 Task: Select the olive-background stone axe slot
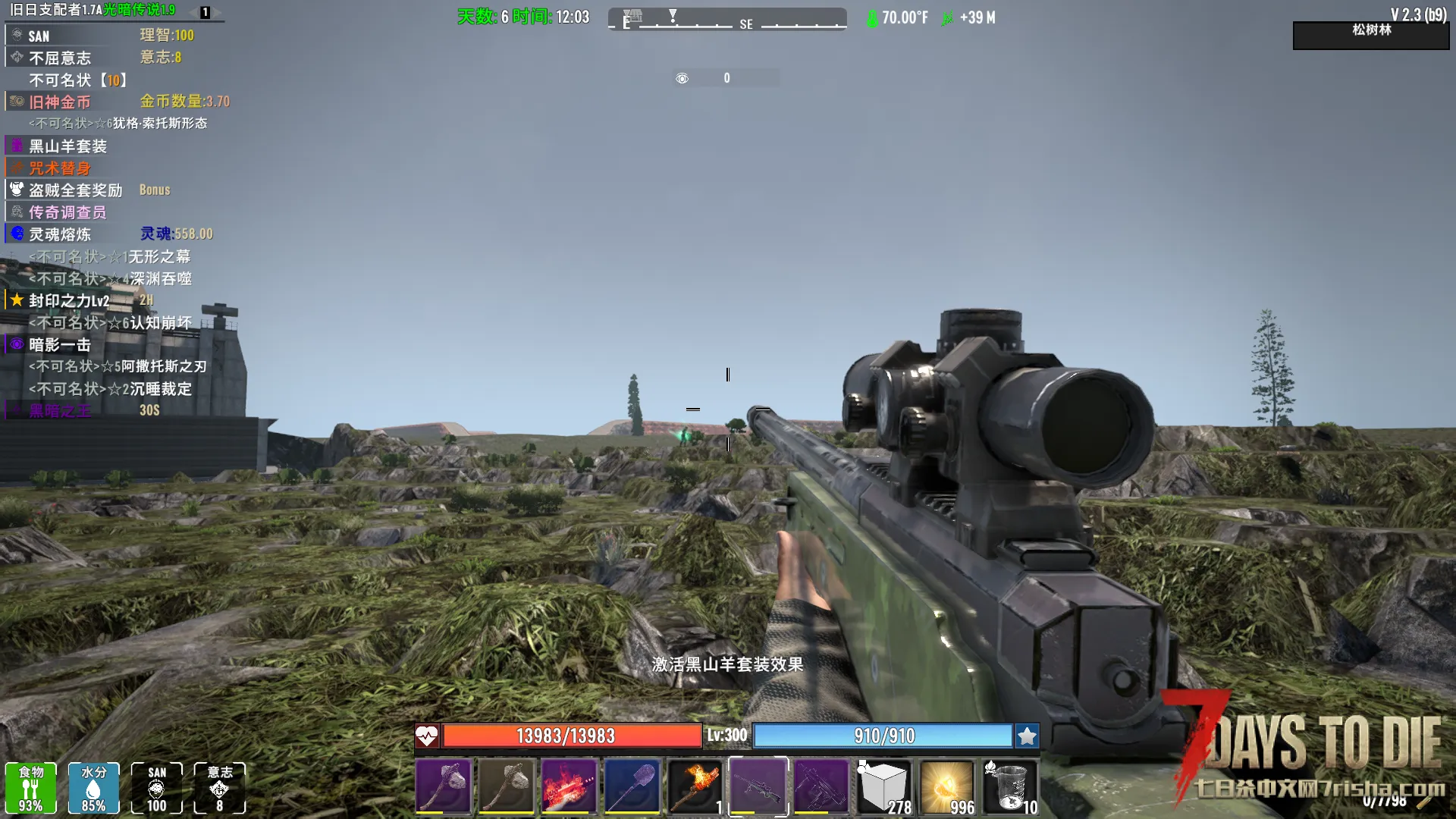click(507, 786)
